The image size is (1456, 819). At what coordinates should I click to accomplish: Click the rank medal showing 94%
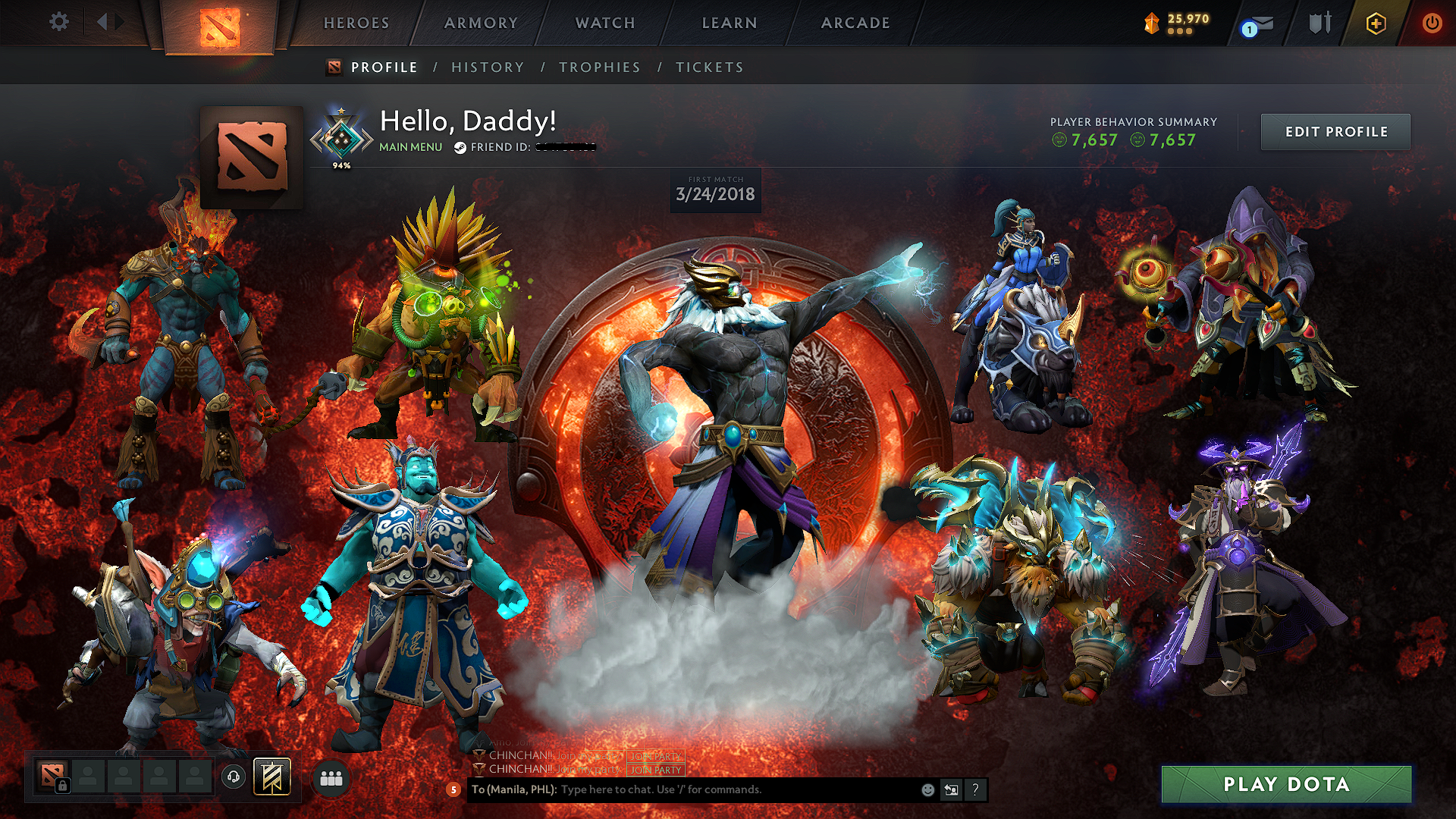tap(342, 136)
